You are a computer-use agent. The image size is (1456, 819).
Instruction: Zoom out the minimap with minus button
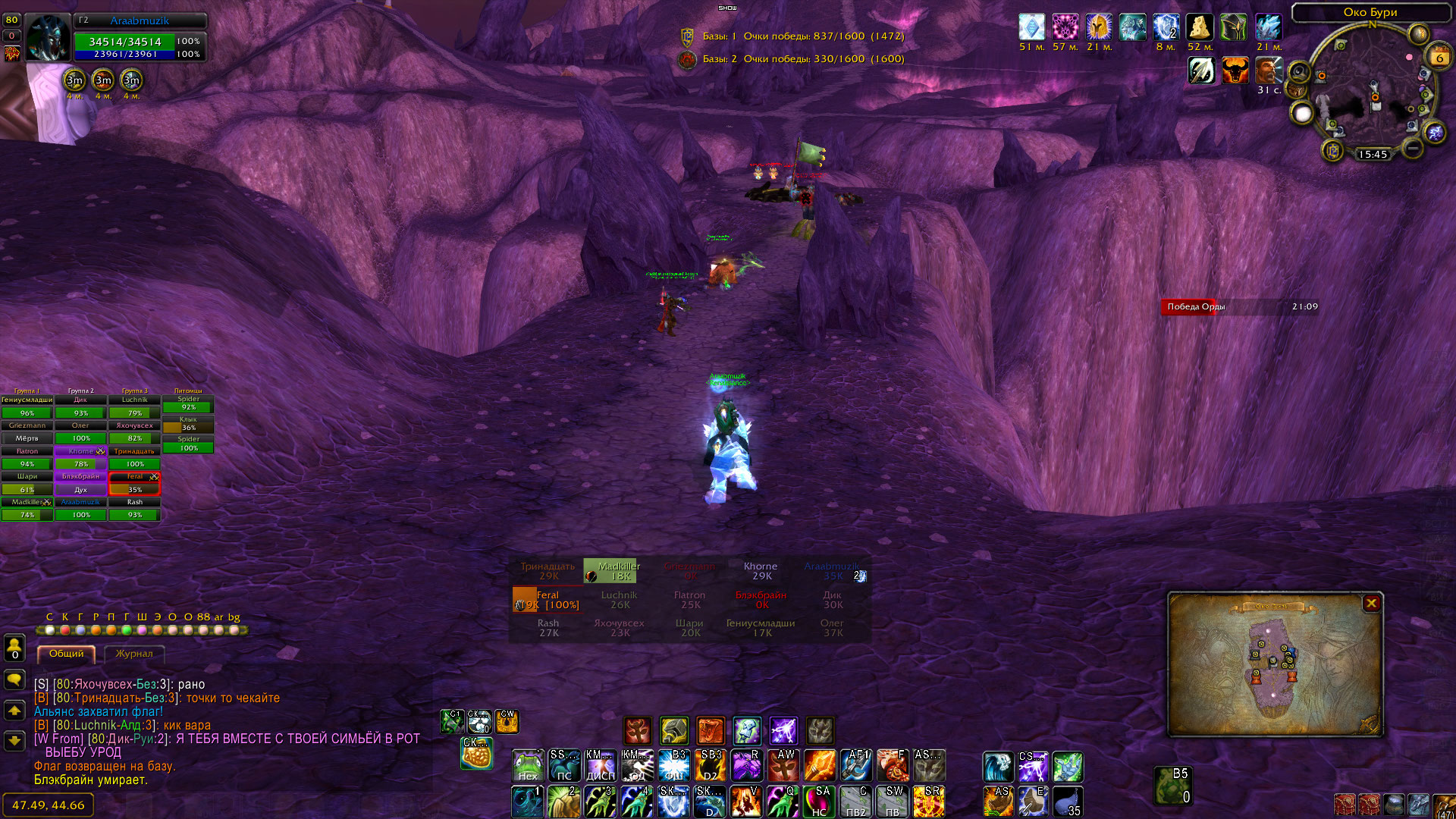[1412, 148]
